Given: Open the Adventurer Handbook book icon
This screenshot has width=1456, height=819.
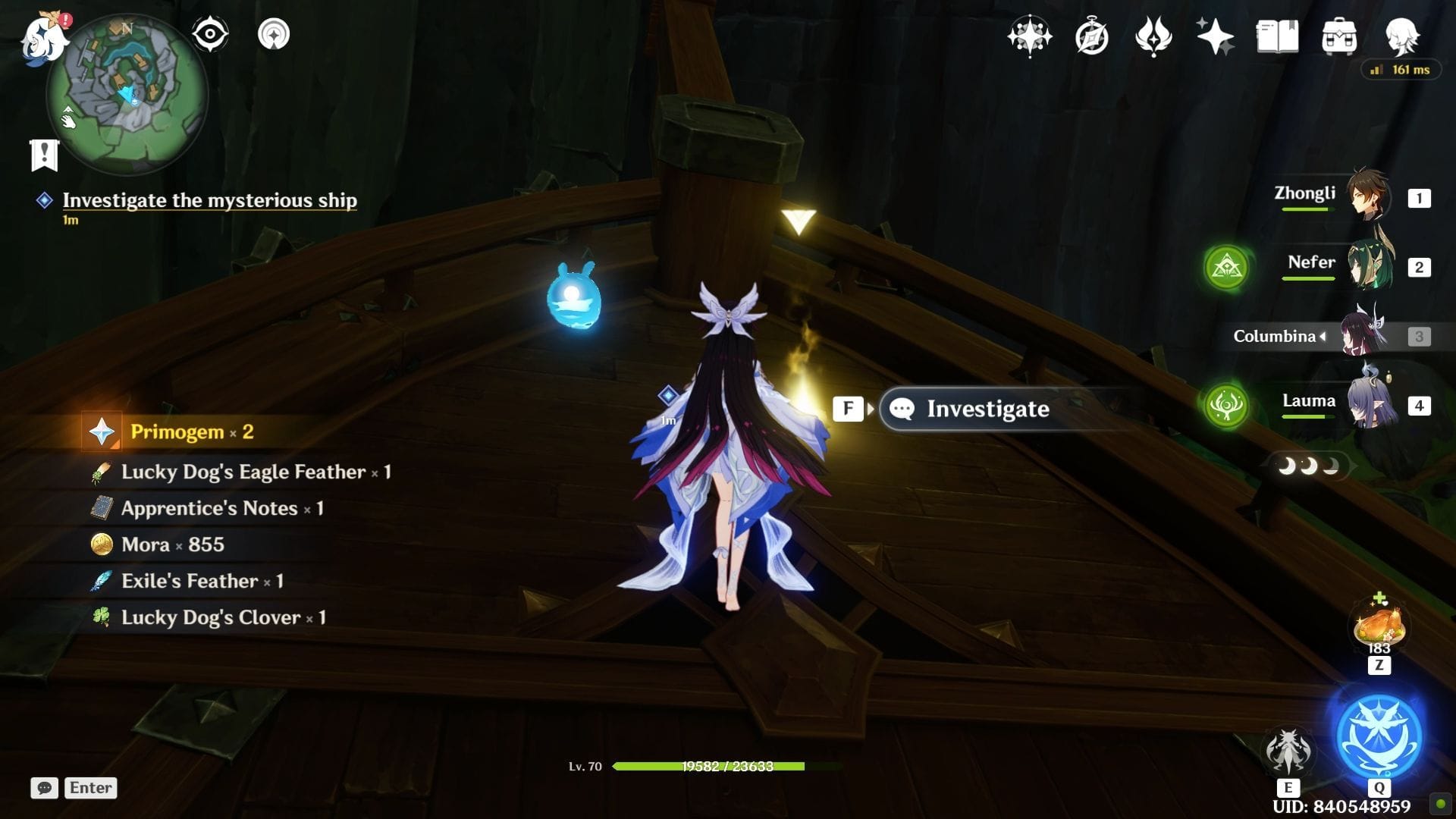Looking at the screenshot, I should [1277, 36].
